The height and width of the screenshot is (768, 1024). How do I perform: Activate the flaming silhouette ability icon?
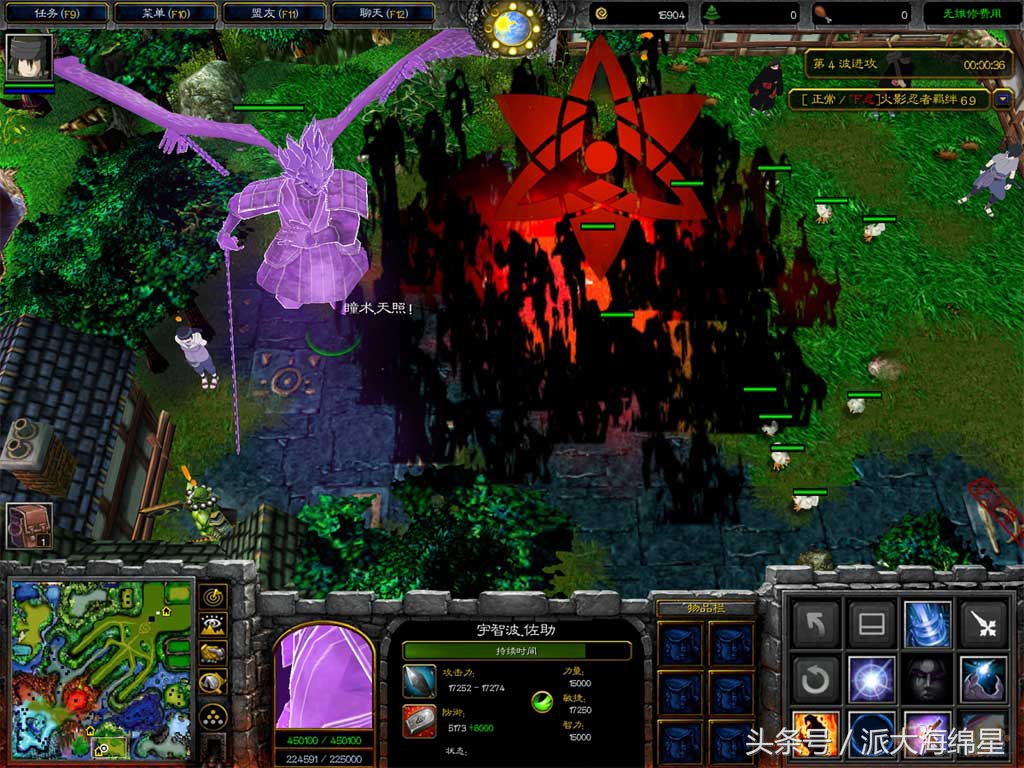[x=815, y=735]
